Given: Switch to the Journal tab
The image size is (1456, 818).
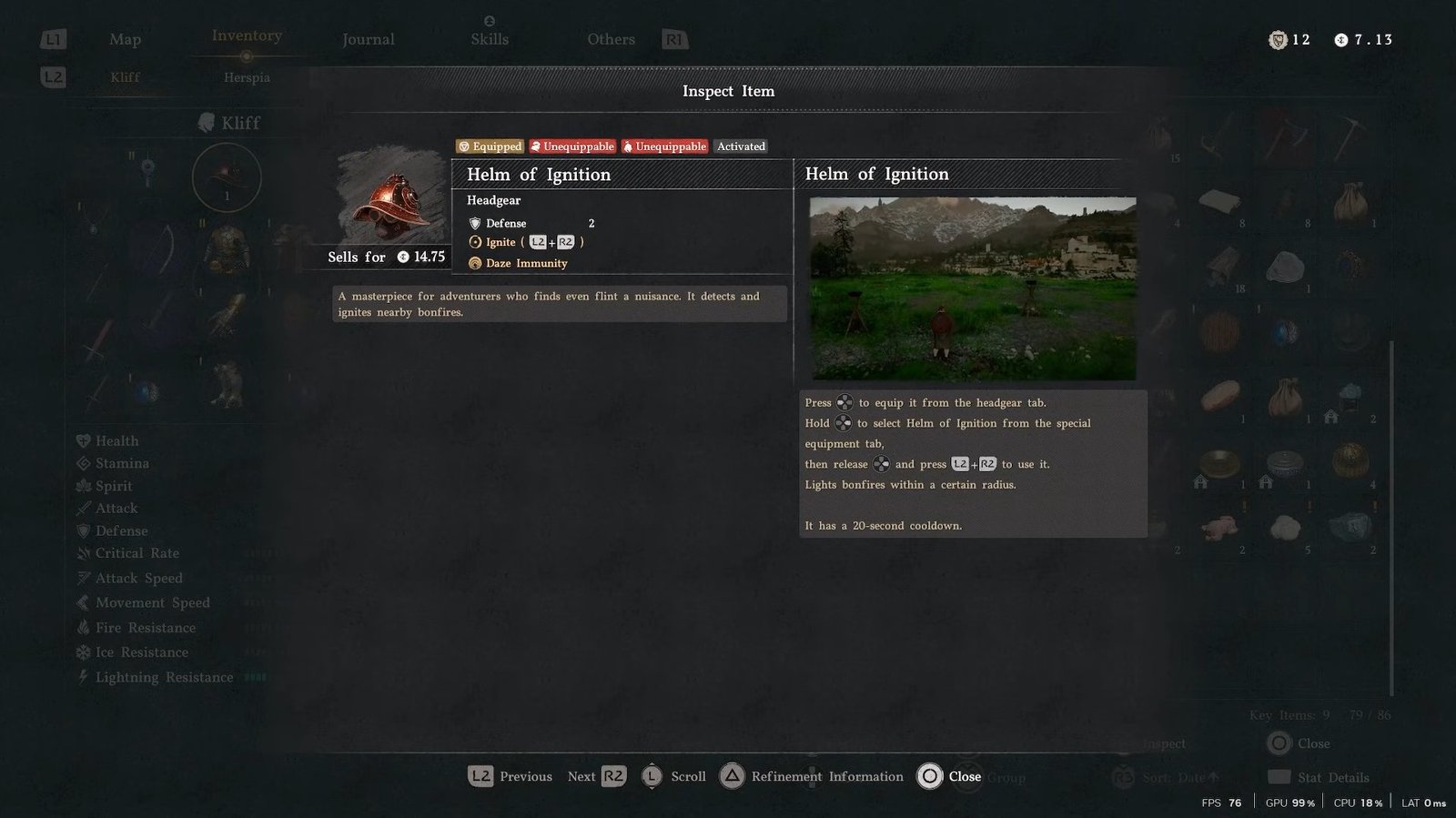Looking at the screenshot, I should pyautogui.click(x=368, y=39).
